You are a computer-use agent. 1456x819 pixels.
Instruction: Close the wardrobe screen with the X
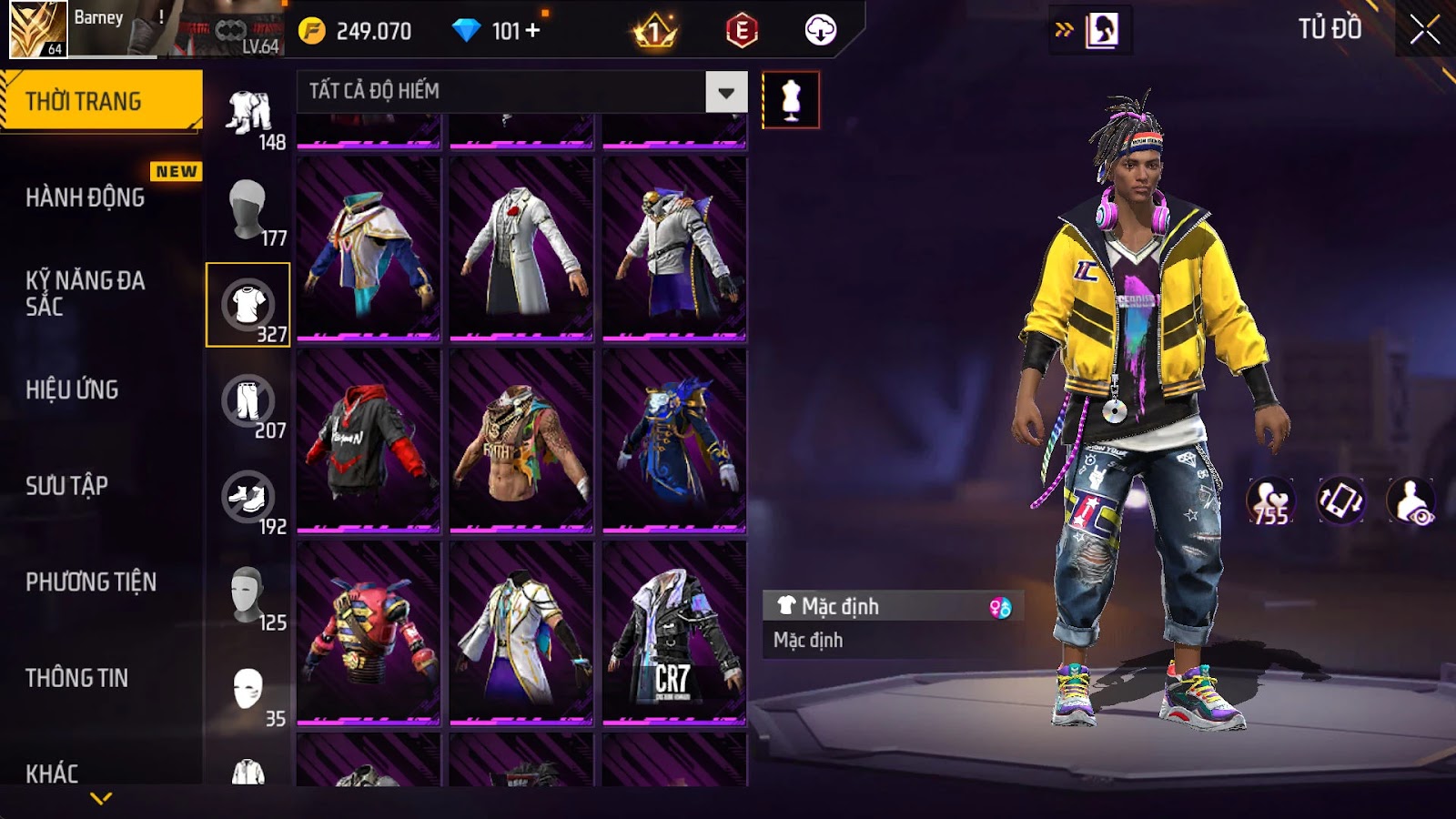pyautogui.click(x=1425, y=30)
